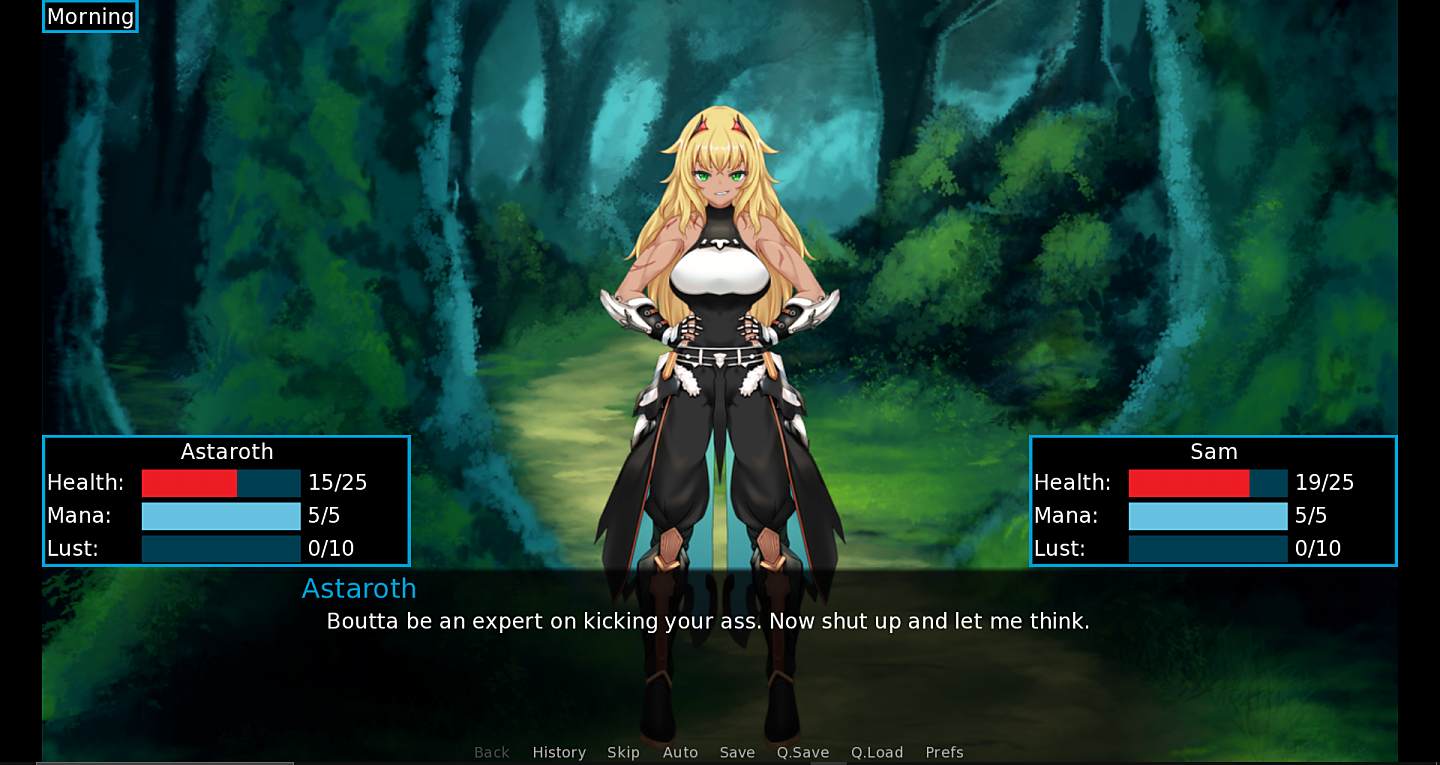Select Astaroth's name in the stat panel

point(226,452)
